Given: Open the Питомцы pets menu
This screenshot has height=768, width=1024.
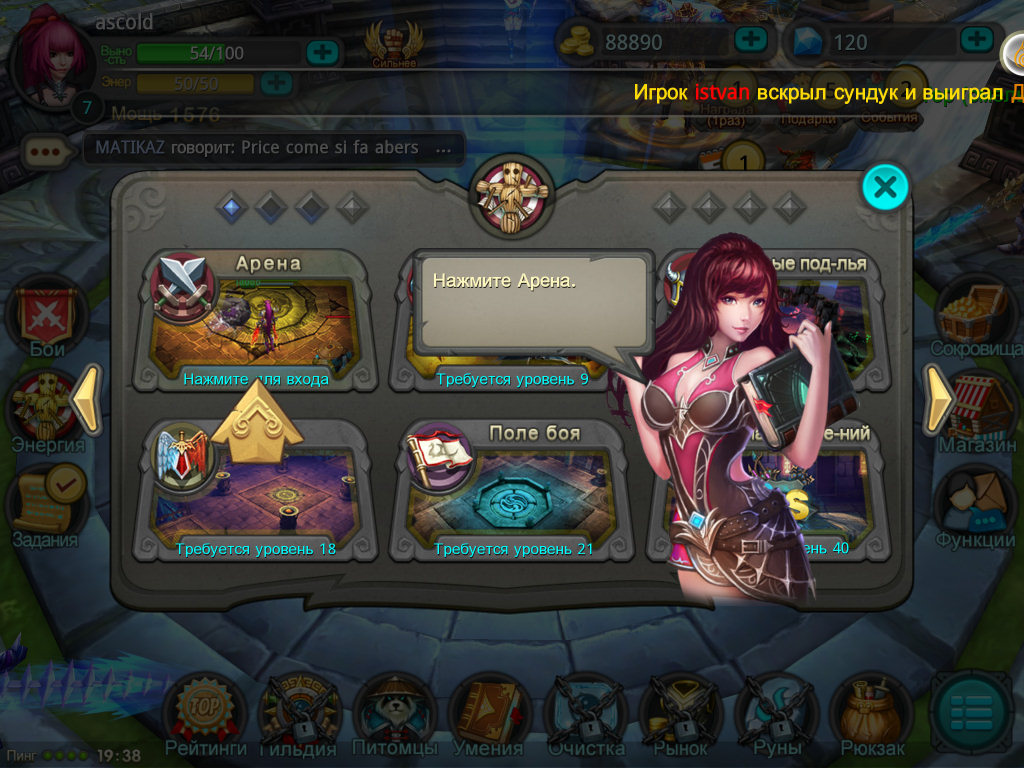Looking at the screenshot, I should (394, 713).
